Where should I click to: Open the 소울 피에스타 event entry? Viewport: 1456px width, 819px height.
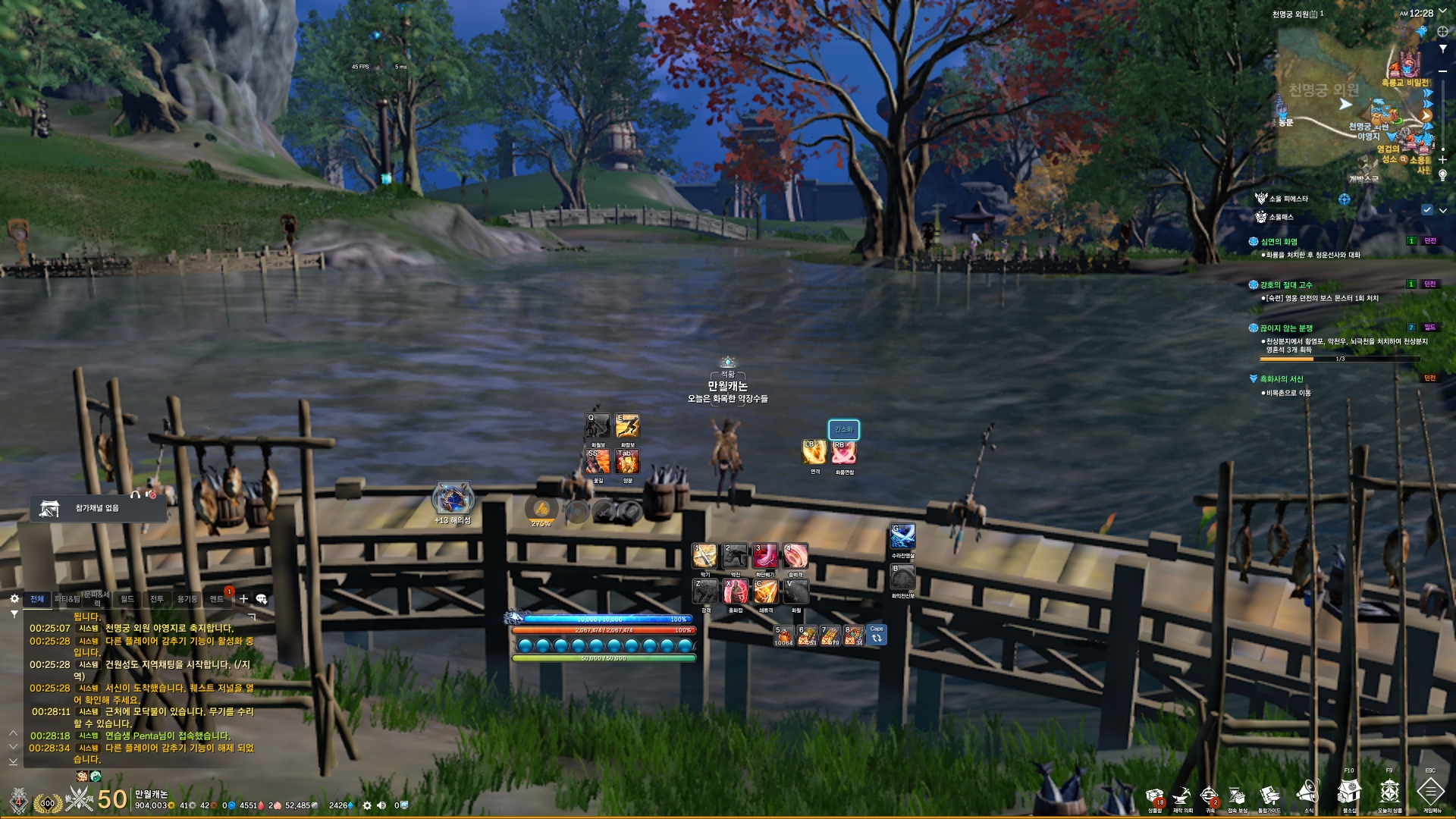[1288, 199]
